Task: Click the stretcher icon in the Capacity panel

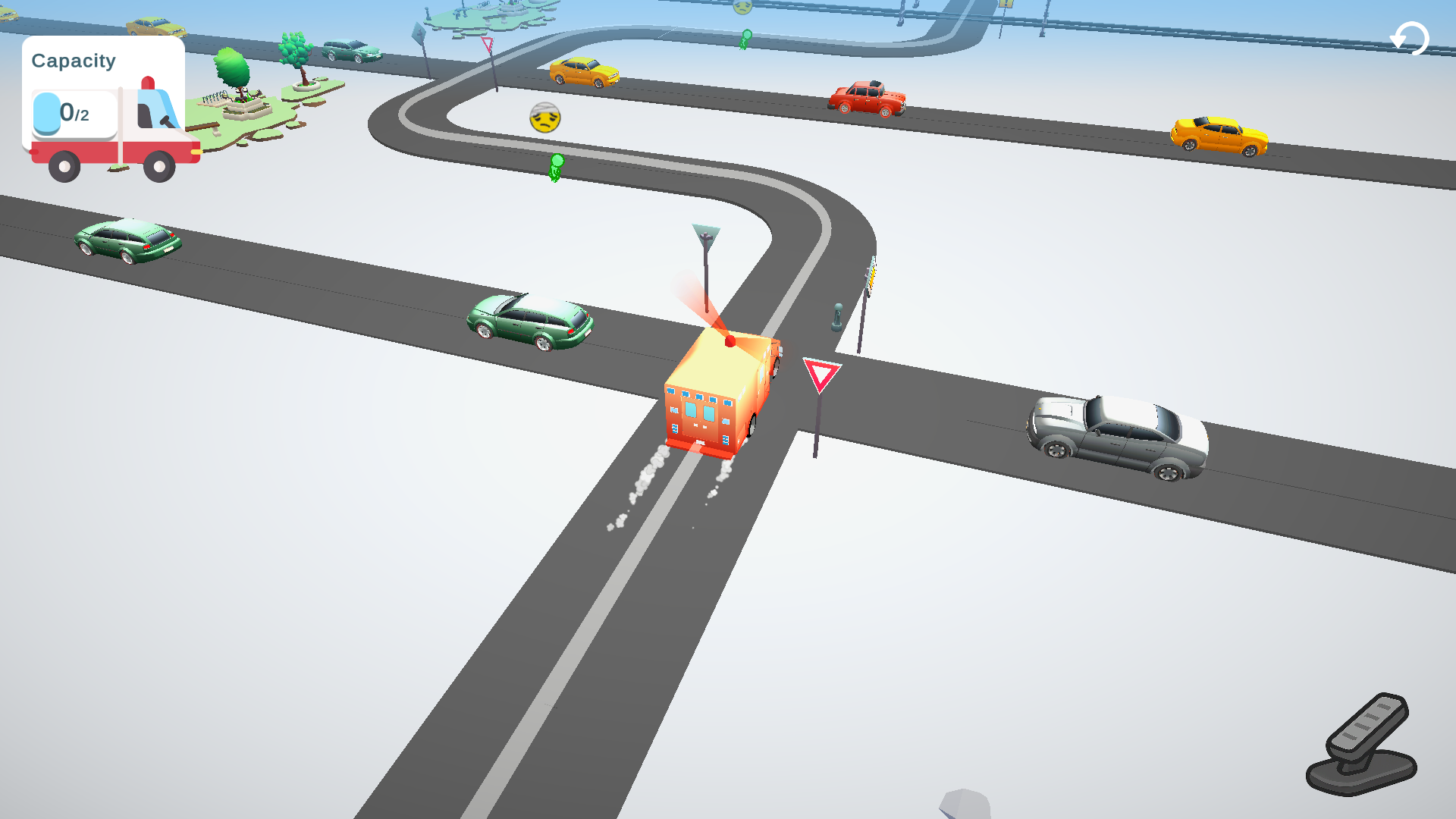Action: [x=48, y=114]
